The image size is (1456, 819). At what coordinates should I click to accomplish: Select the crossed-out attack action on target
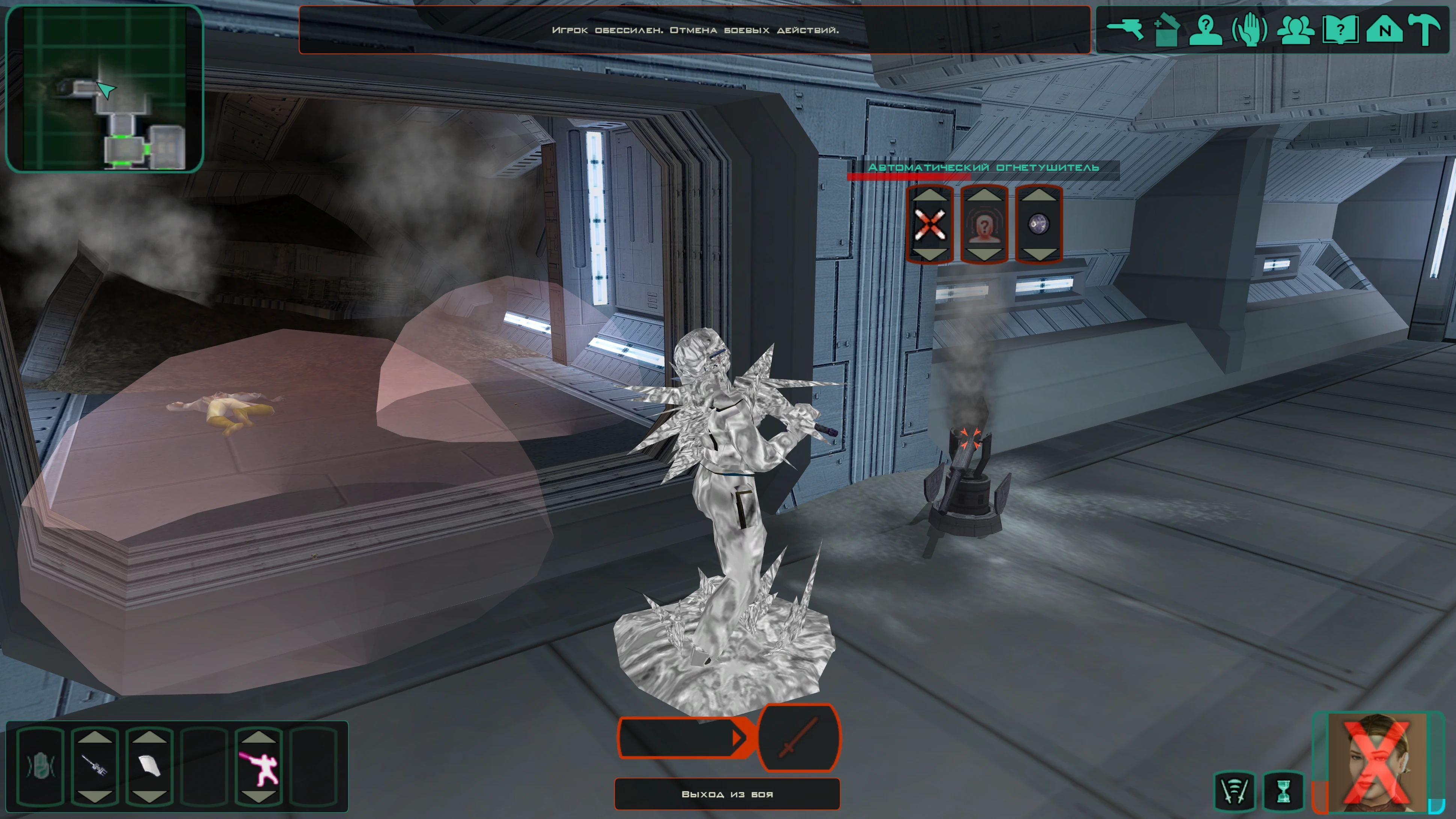(x=930, y=225)
